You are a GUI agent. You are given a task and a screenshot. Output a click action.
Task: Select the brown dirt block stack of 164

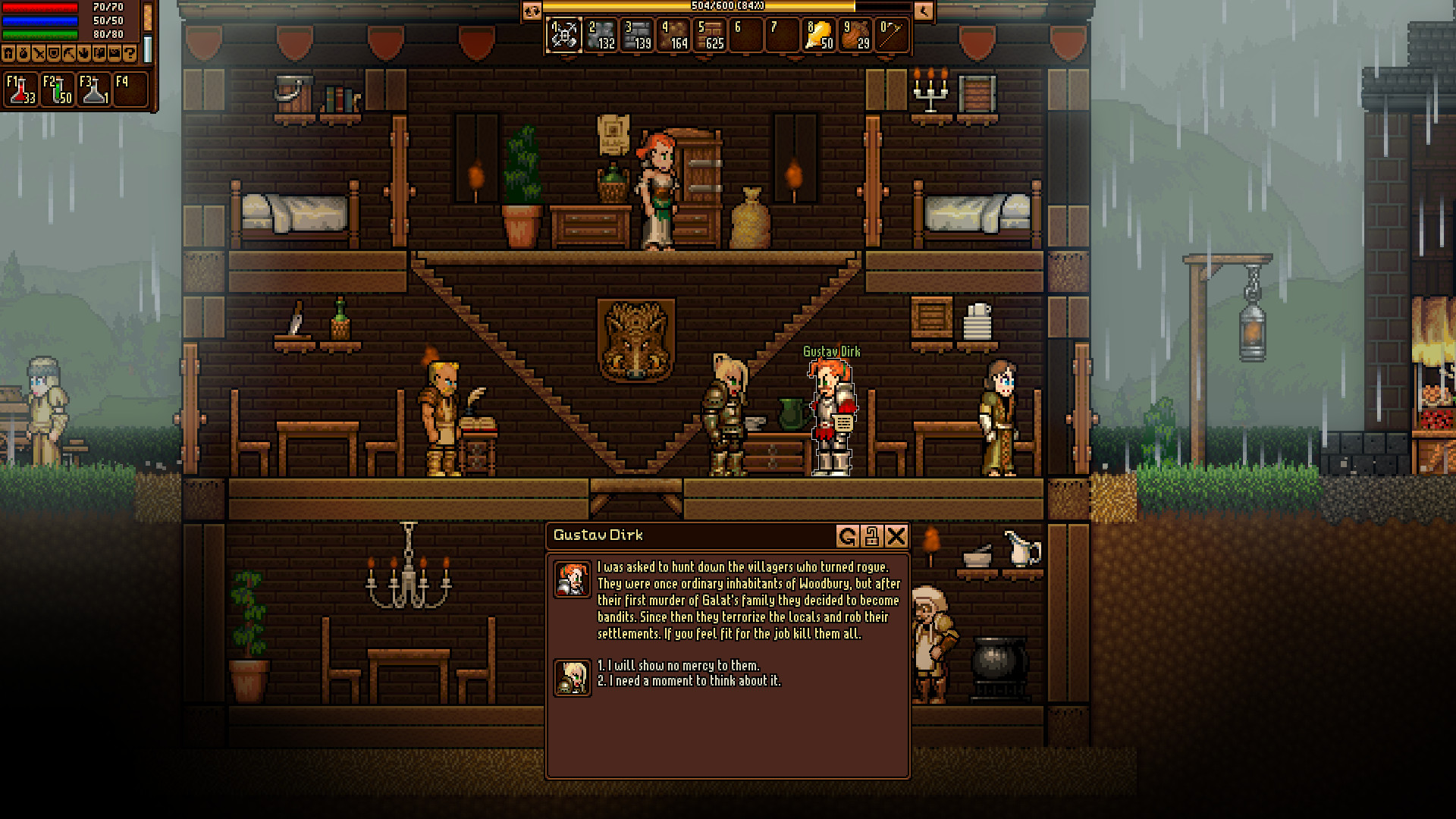pos(673,35)
